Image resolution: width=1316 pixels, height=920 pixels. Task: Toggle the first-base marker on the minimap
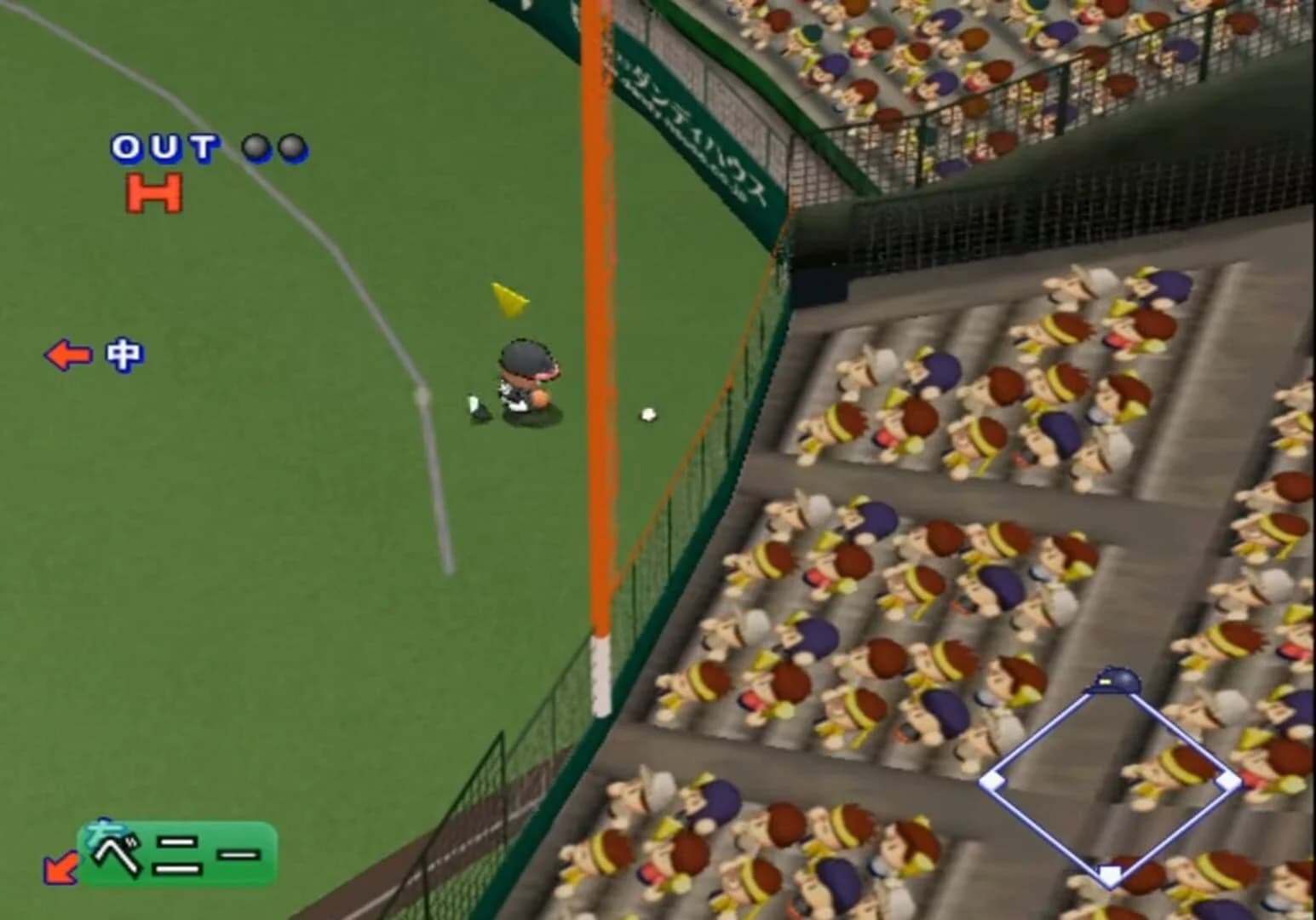1229,778
